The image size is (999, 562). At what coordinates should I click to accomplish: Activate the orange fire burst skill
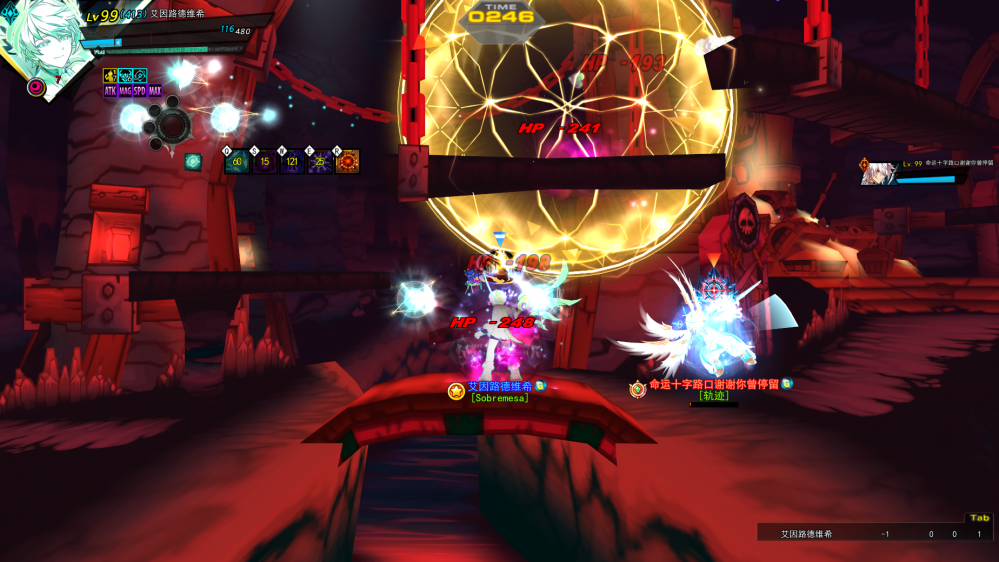coord(347,161)
